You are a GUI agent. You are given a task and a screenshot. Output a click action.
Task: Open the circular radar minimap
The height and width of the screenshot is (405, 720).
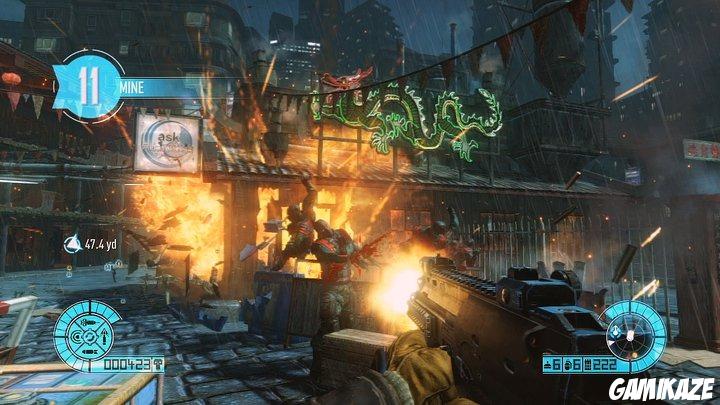coord(633,329)
